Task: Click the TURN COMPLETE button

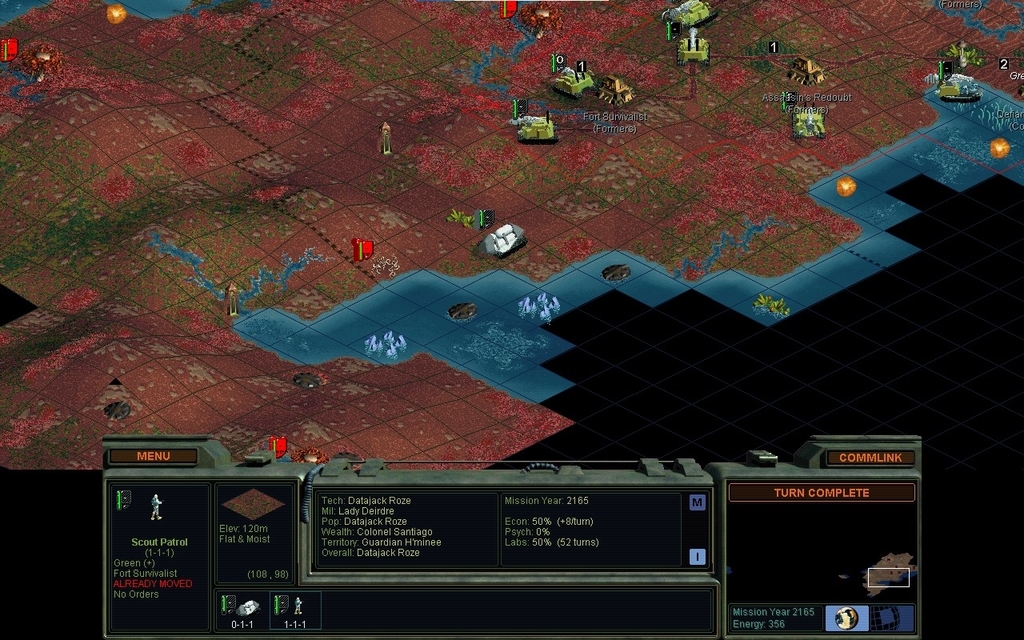Action: pyautogui.click(x=821, y=493)
